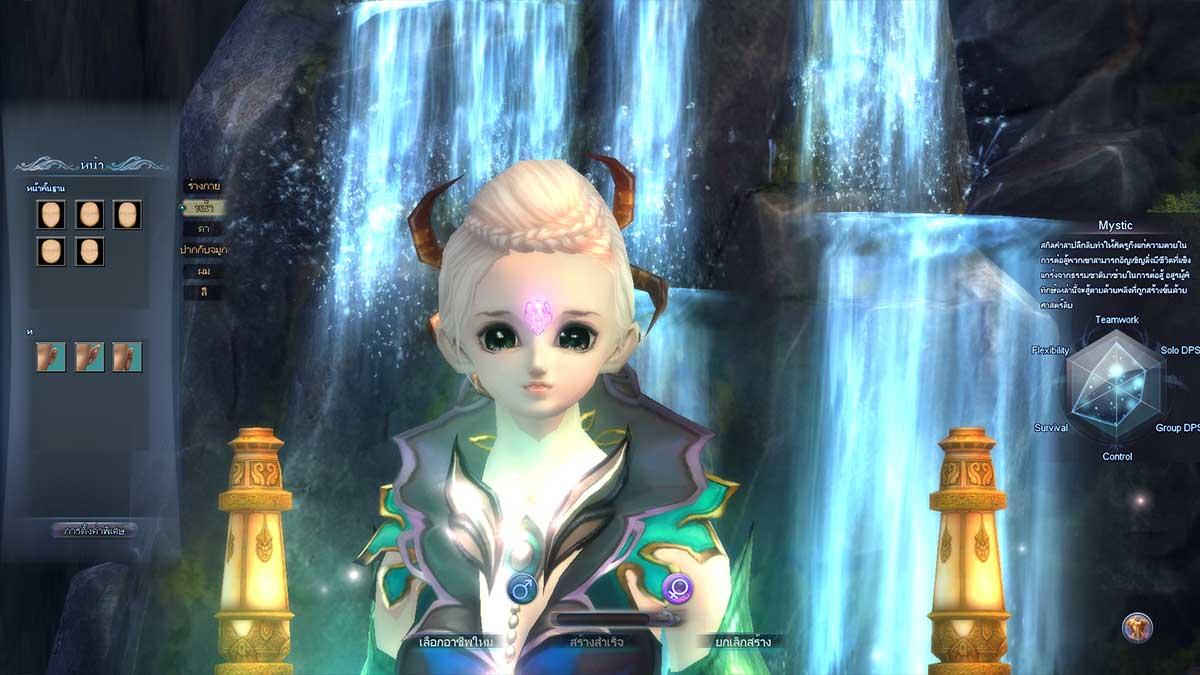1200x675 pixels.
Task: Switch to the ปากกับจมูก mouth and nose tab
Action: [203, 250]
